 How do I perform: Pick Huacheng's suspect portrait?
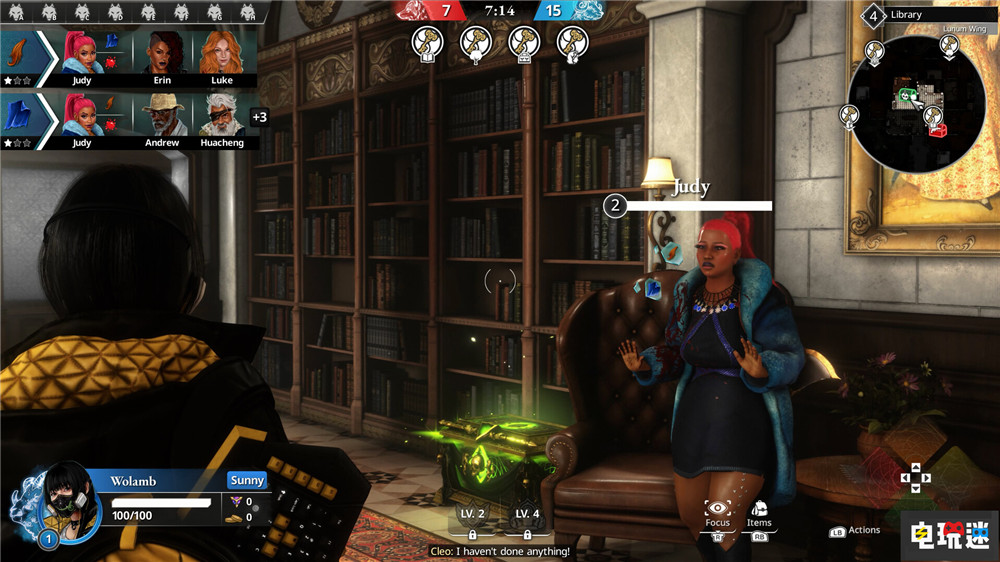click(x=222, y=115)
